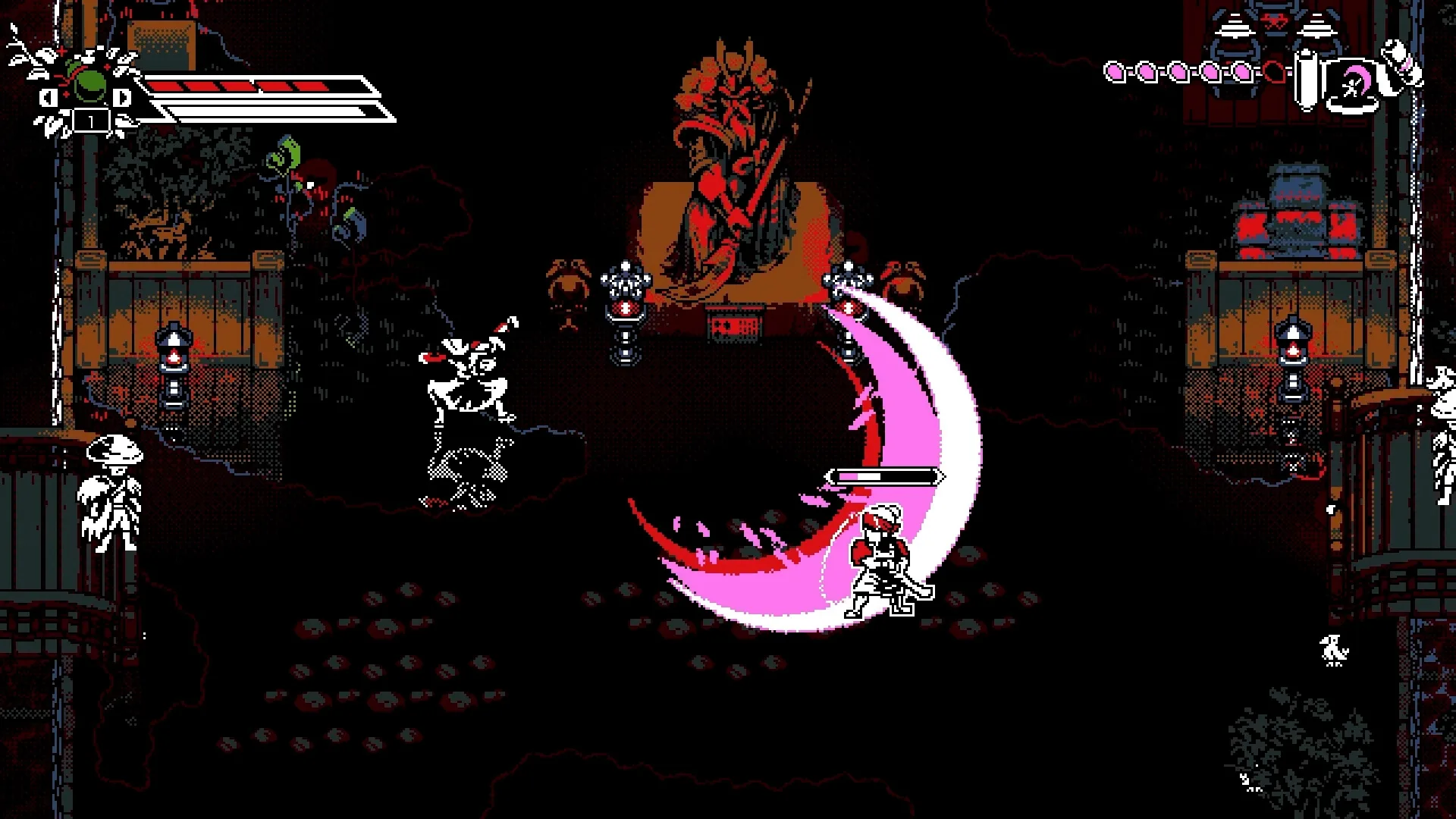Image resolution: width=1456 pixels, height=819 pixels.
Task: Select the white potion vial icon
Action: 1306,80
